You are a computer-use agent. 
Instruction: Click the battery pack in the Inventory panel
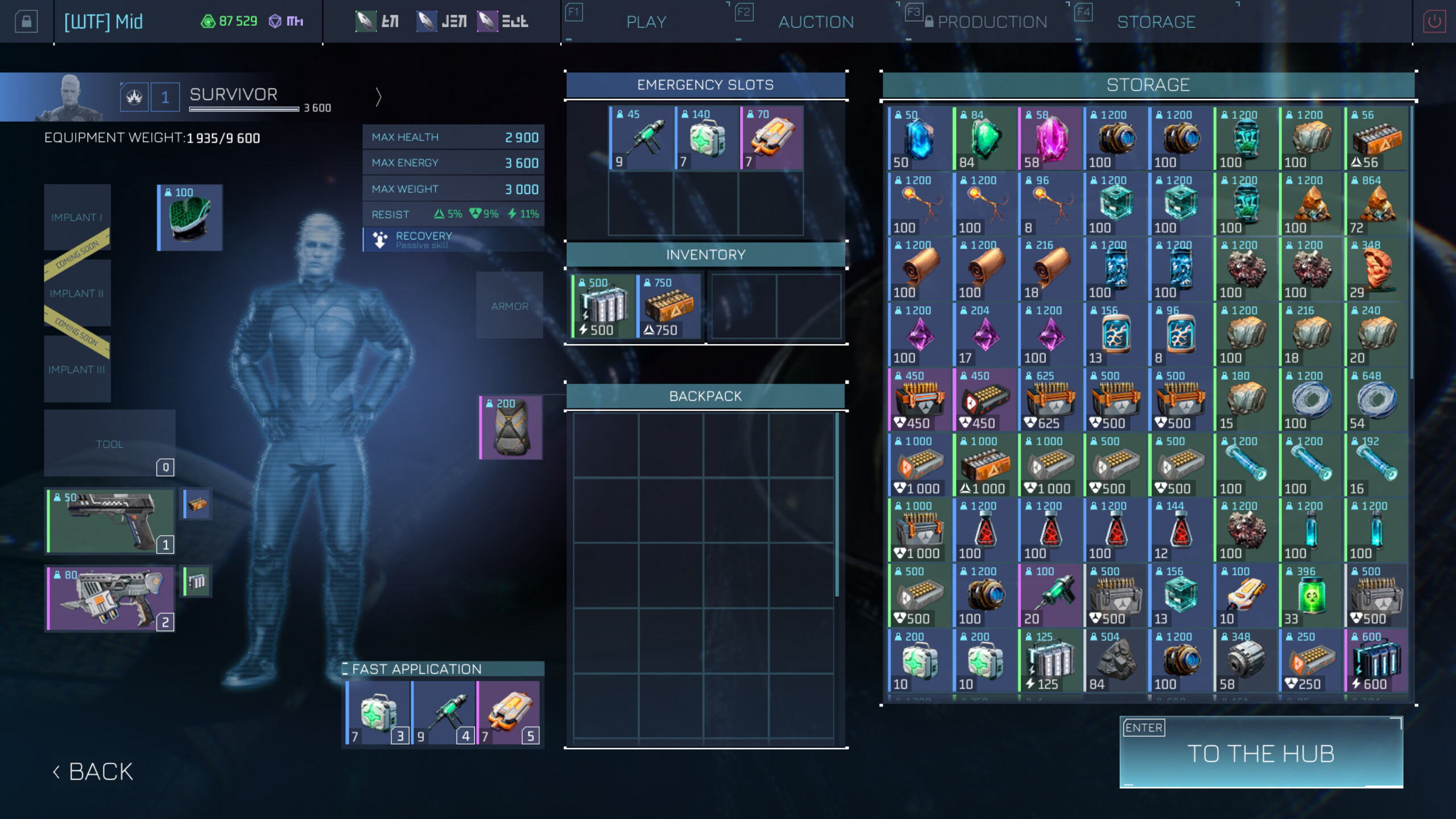[603, 307]
